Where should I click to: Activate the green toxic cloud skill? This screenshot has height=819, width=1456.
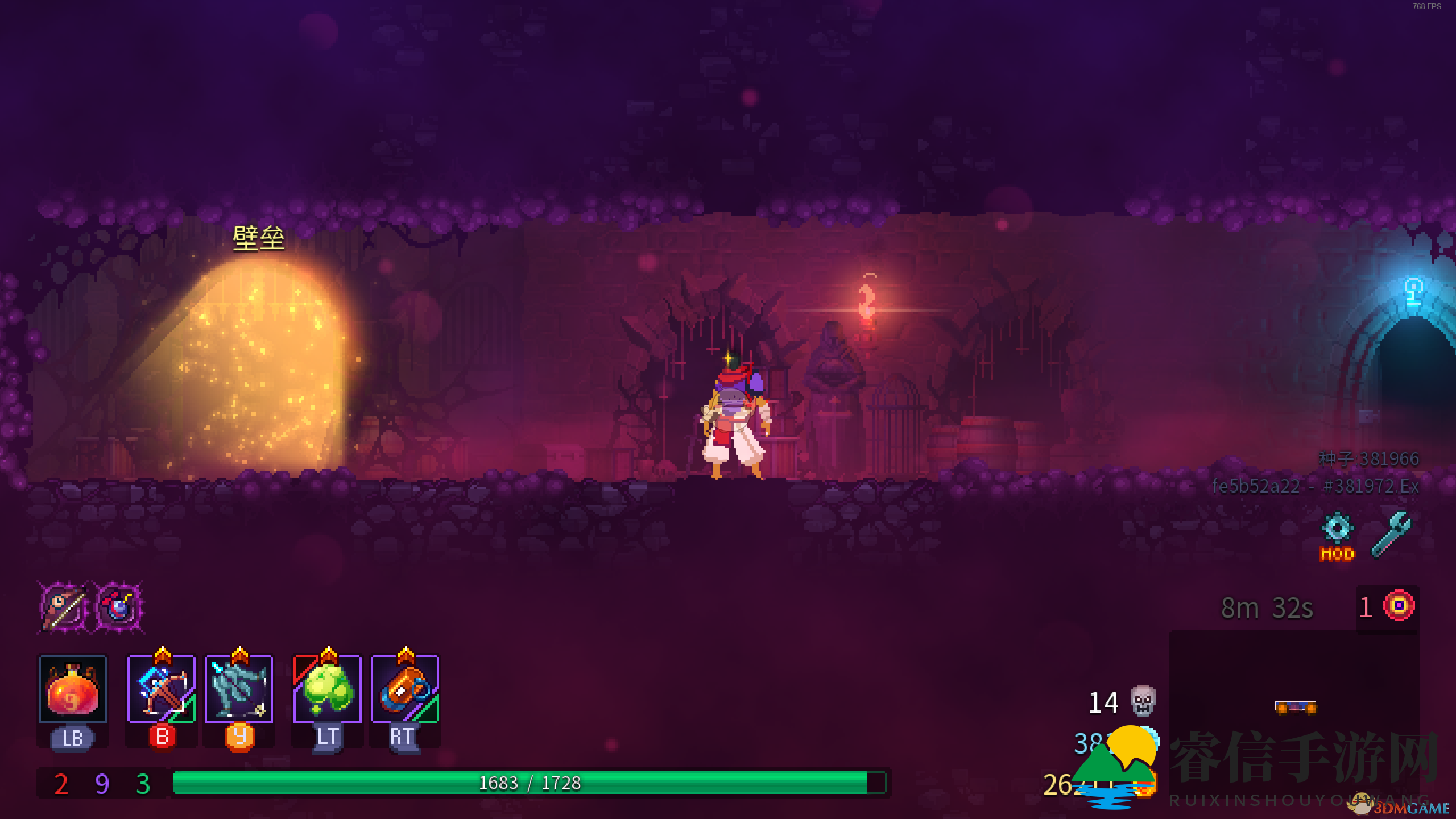pyautogui.click(x=327, y=689)
